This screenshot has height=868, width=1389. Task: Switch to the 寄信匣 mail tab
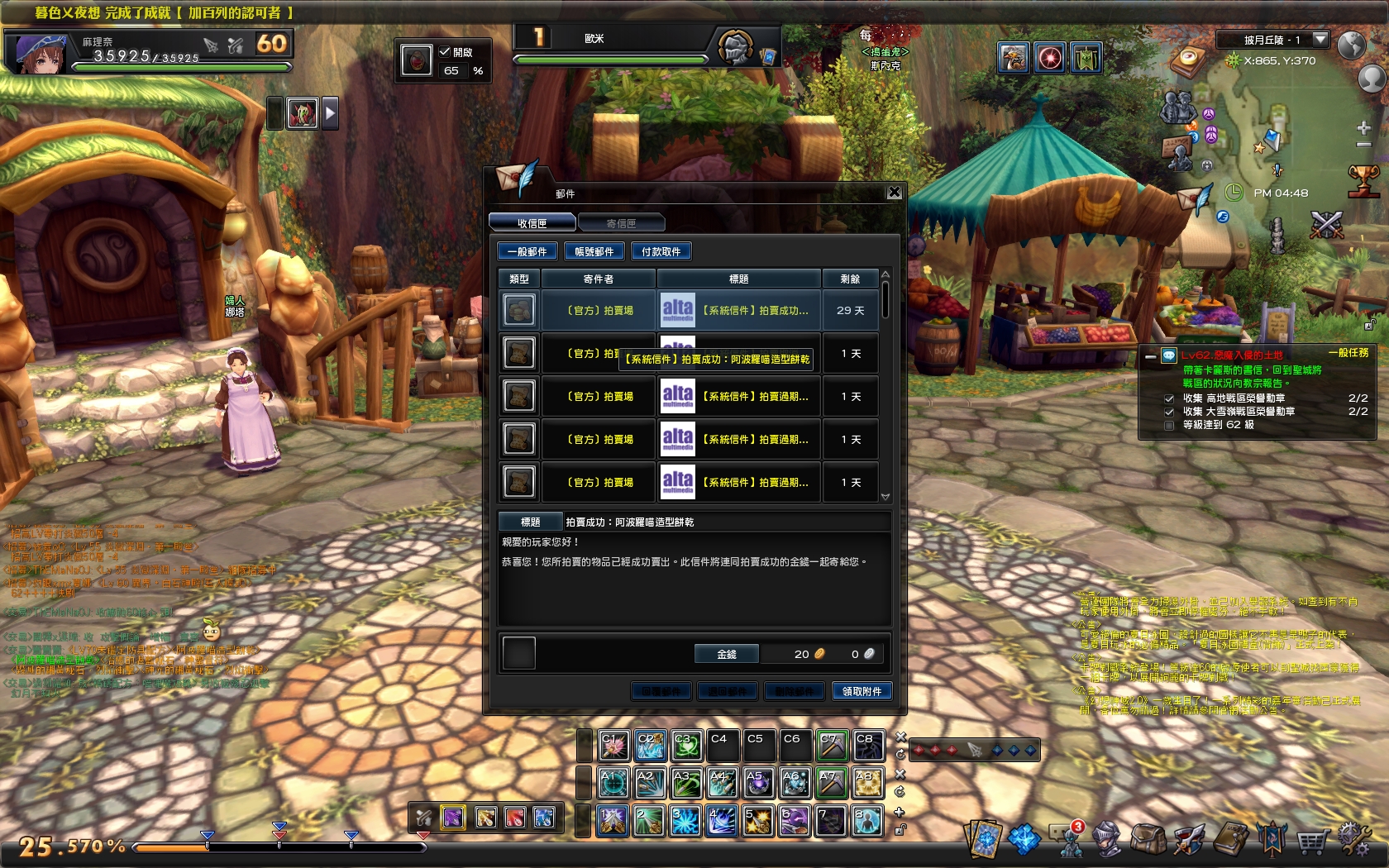tap(622, 222)
